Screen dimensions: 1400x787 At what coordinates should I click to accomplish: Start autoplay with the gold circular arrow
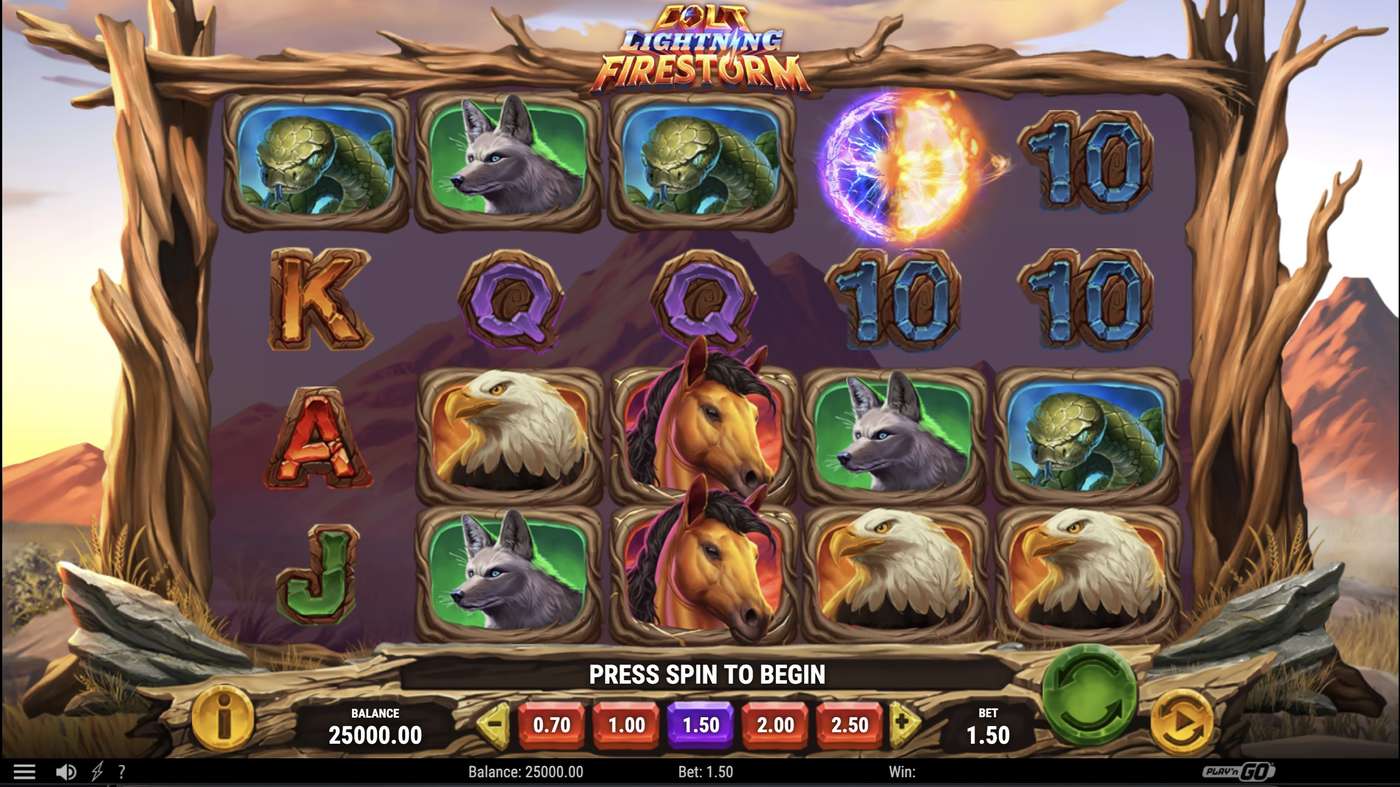(x=1180, y=722)
